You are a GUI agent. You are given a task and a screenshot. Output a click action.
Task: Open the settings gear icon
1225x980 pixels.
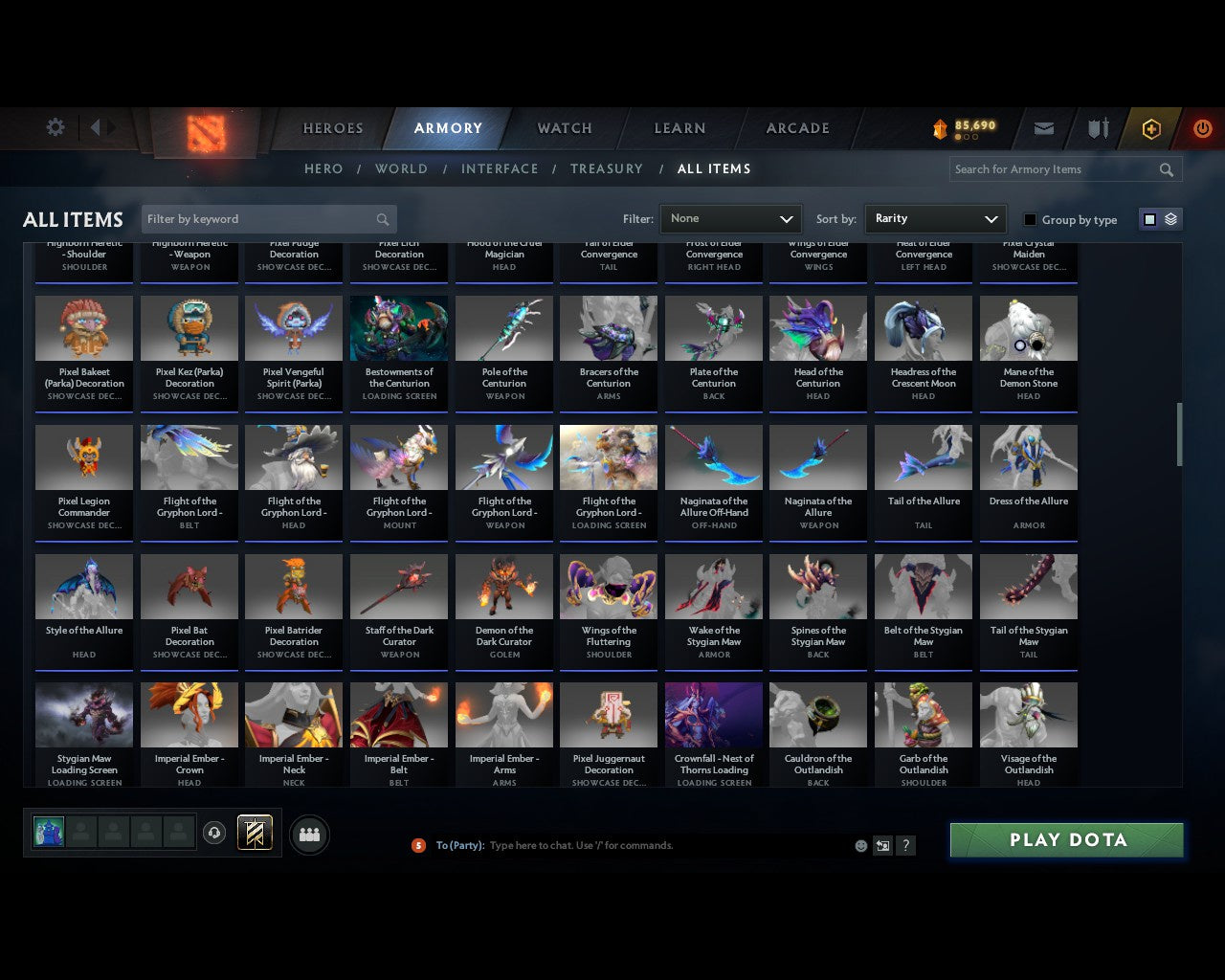click(x=55, y=126)
